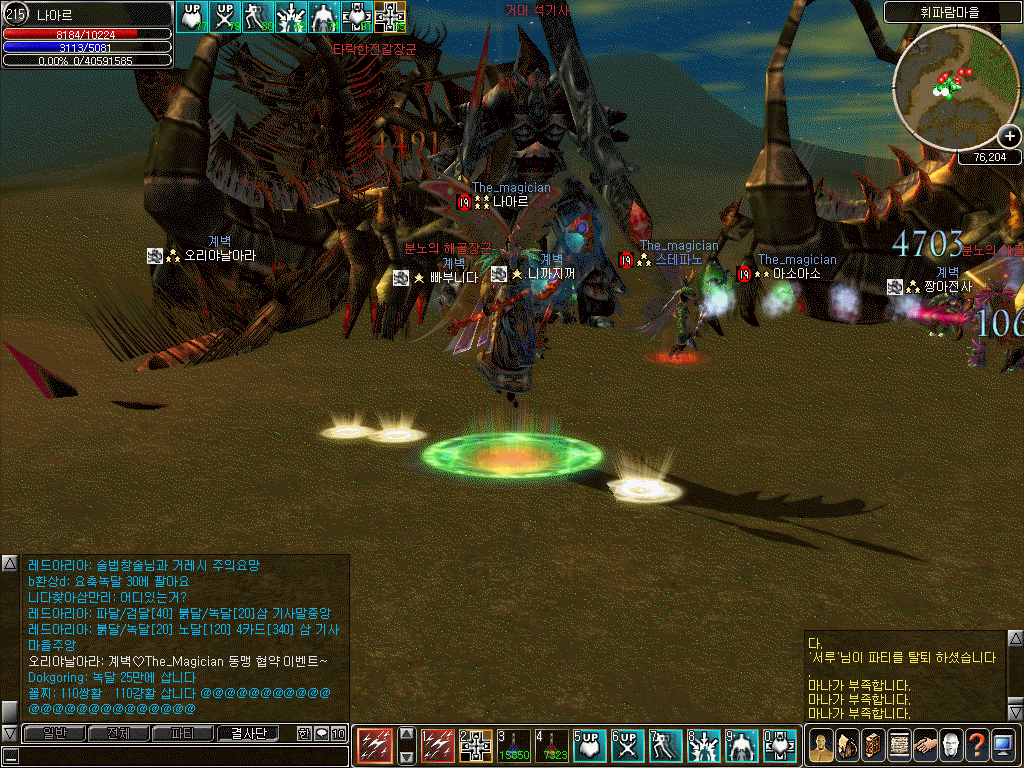Image resolution: width=1024 pixels, height=768 pixels.
Task: Open the character info menu icon
Action: click(x=821, y=746)
